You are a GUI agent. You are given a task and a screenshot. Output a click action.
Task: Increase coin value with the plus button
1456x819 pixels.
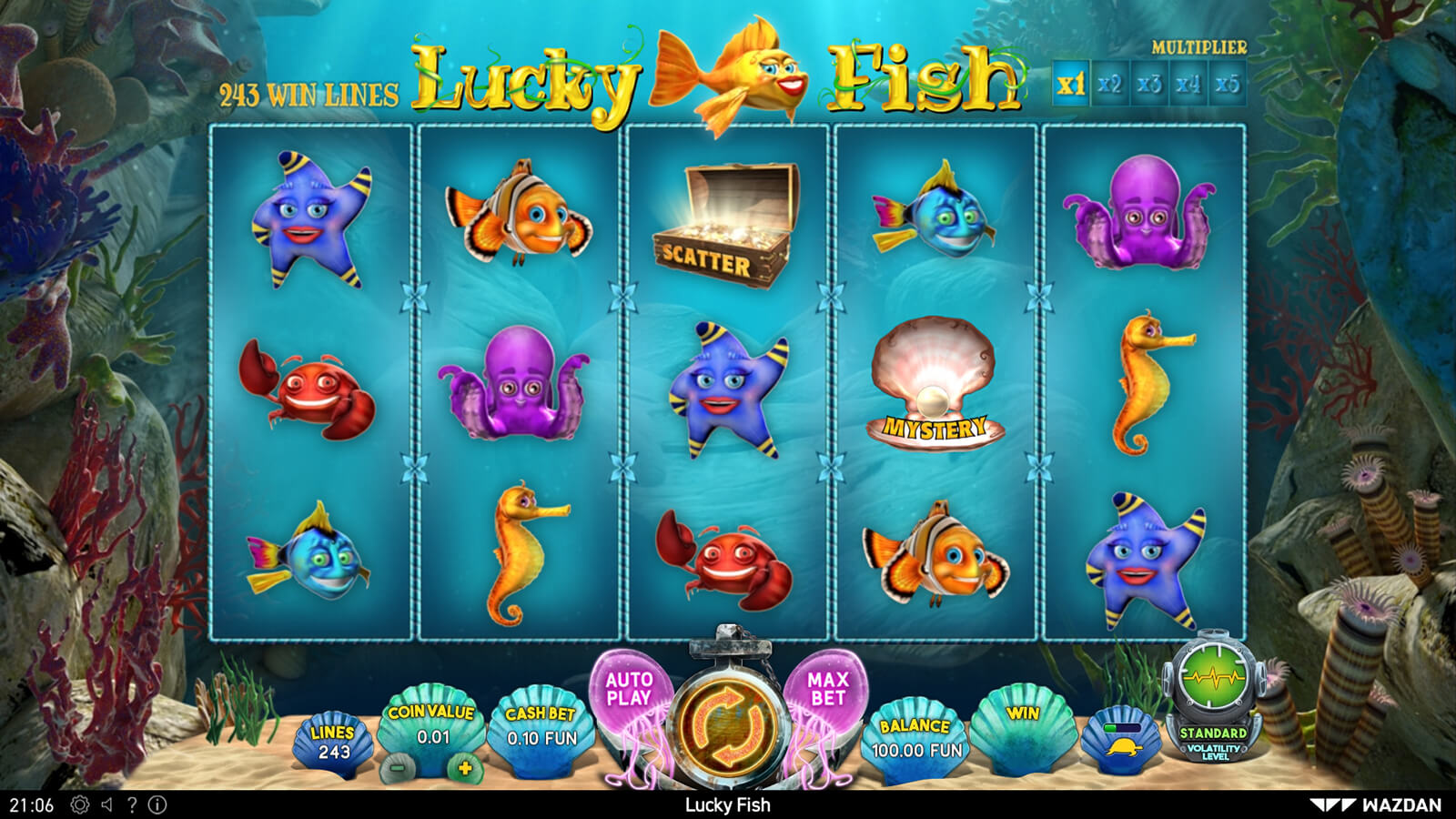tap(465, 767)
